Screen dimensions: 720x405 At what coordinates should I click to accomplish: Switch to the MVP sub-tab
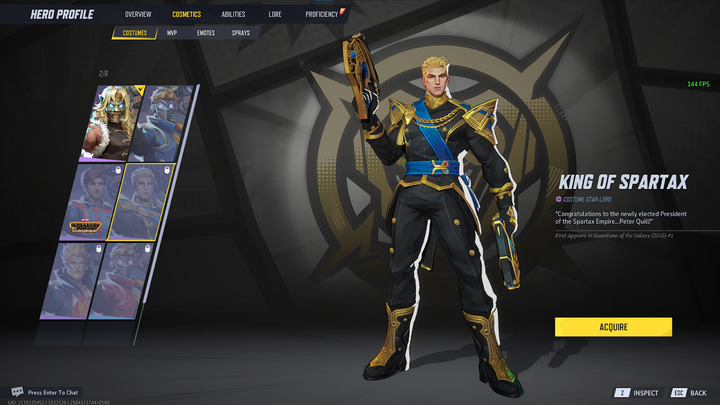[x=172, y=33]
